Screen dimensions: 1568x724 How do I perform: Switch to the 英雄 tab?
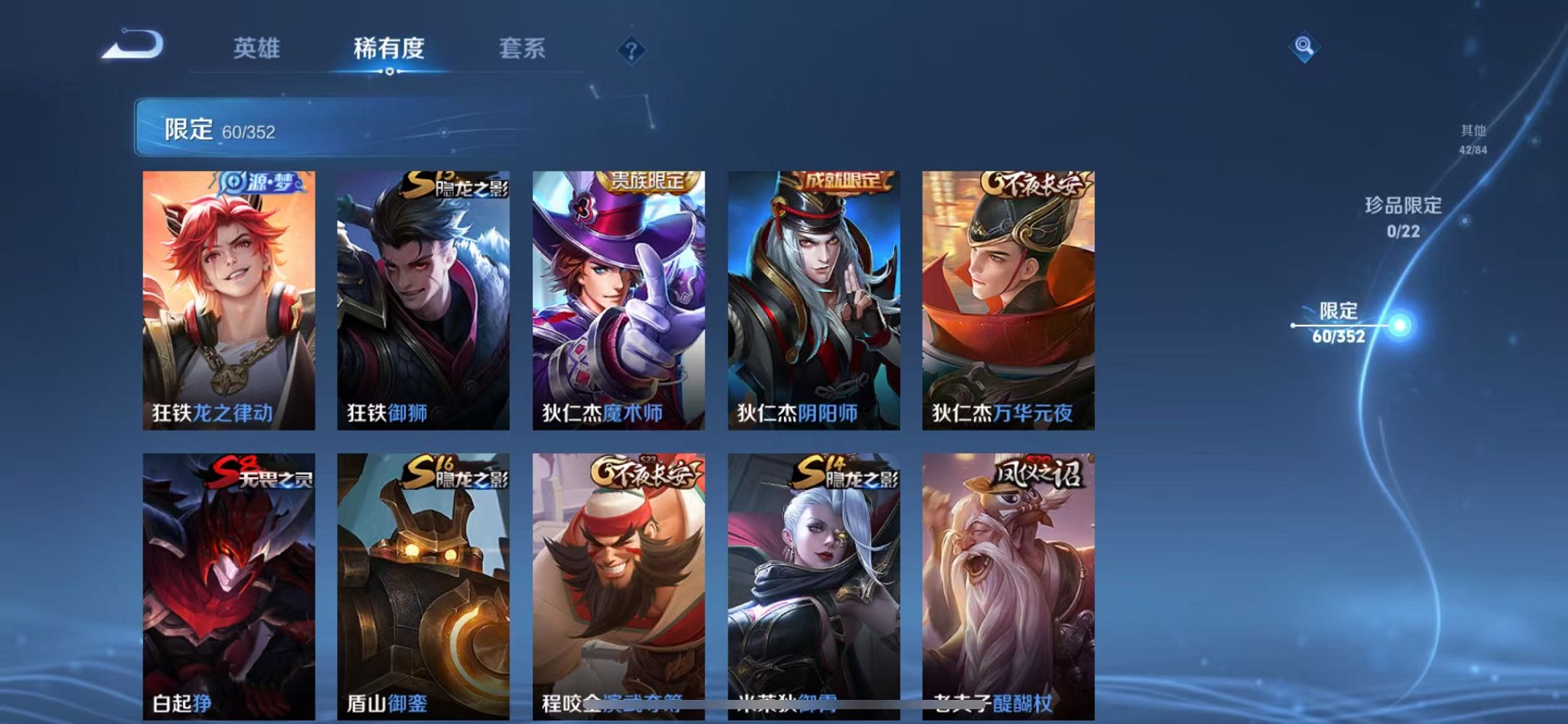(x=256, y=47)
